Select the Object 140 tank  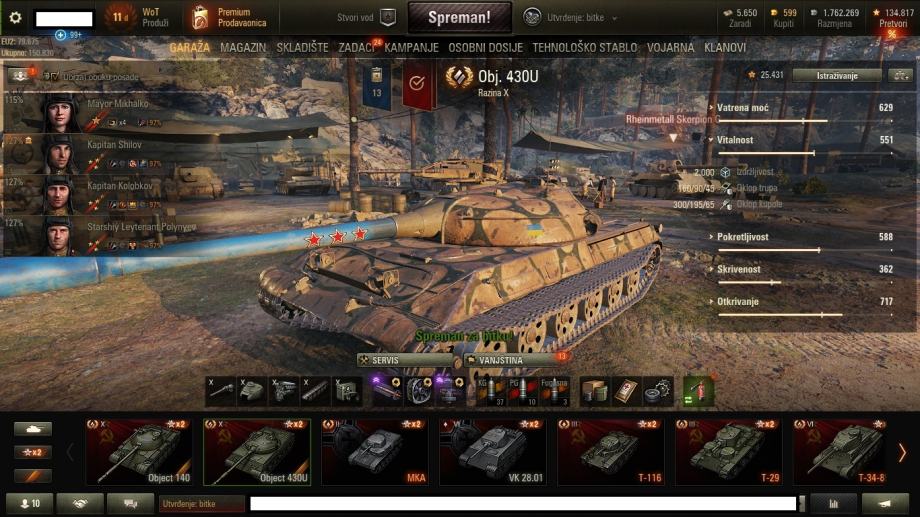(138, 452)
